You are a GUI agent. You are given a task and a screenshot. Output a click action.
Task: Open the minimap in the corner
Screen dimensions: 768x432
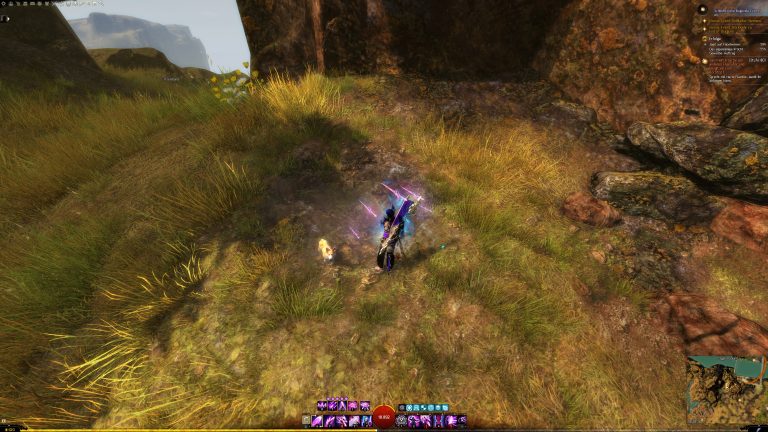727,390
